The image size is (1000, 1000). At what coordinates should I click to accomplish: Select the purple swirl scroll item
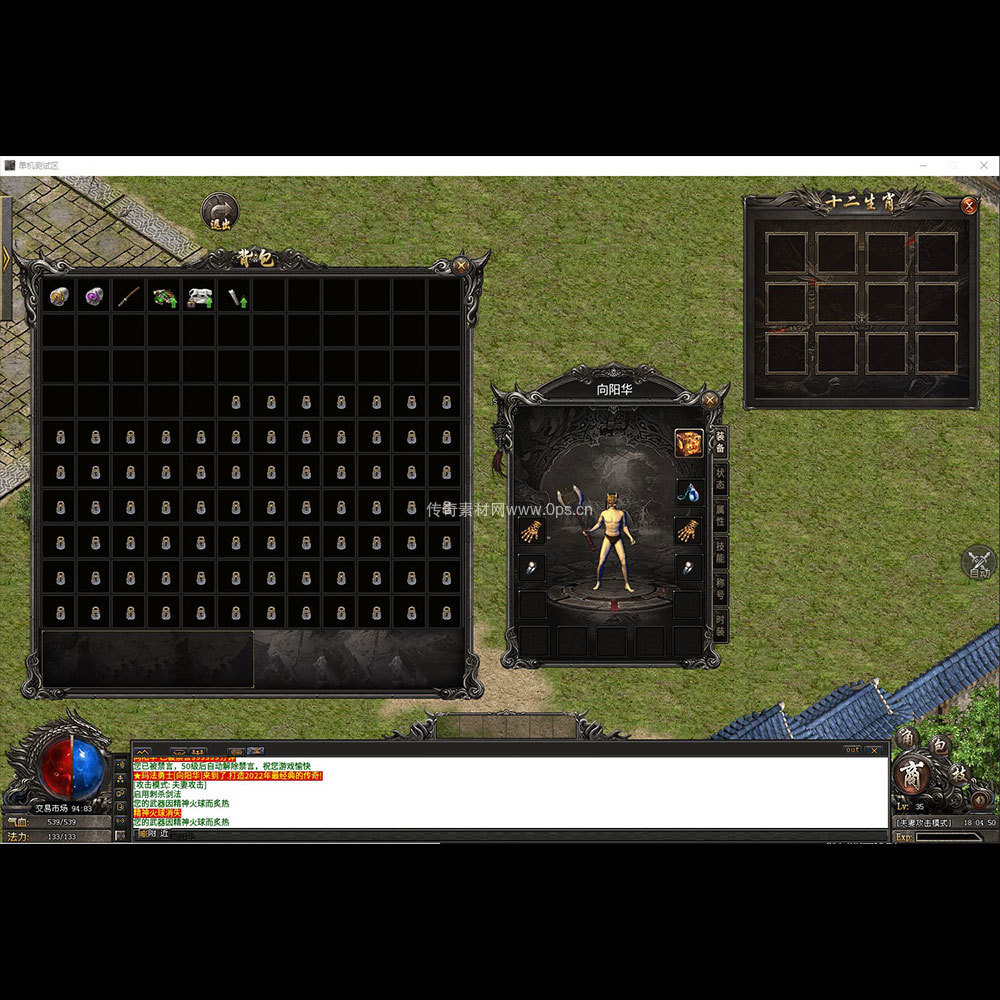(x=94, y=296)
